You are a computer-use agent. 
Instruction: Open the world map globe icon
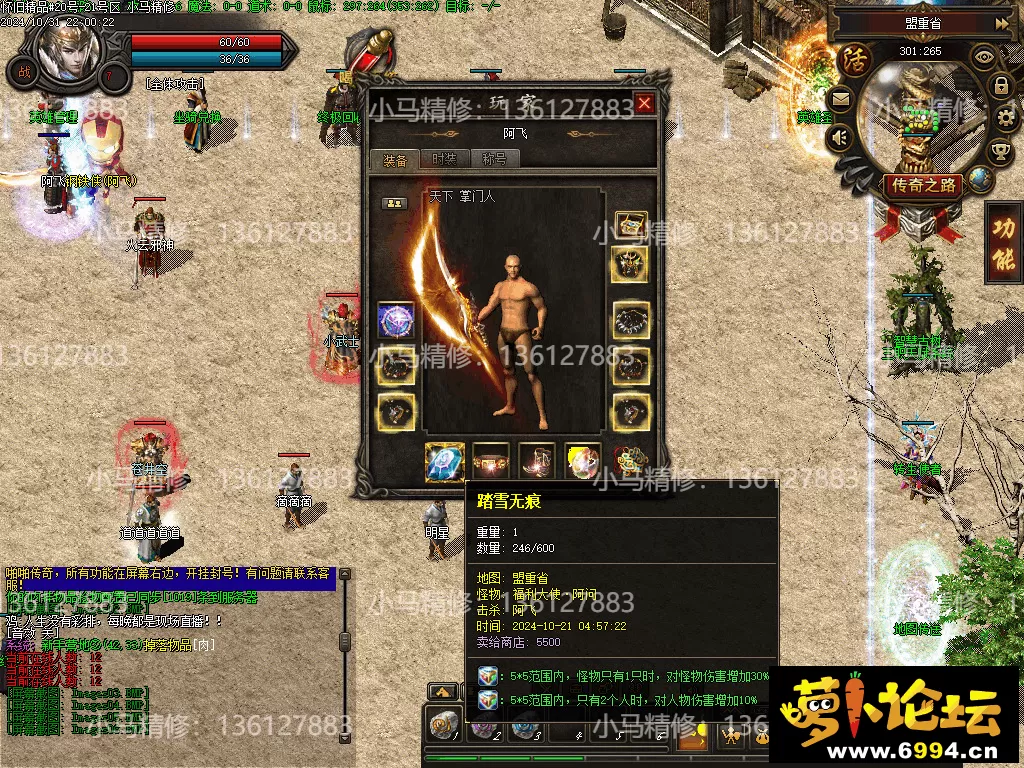(x=980, y=180)
